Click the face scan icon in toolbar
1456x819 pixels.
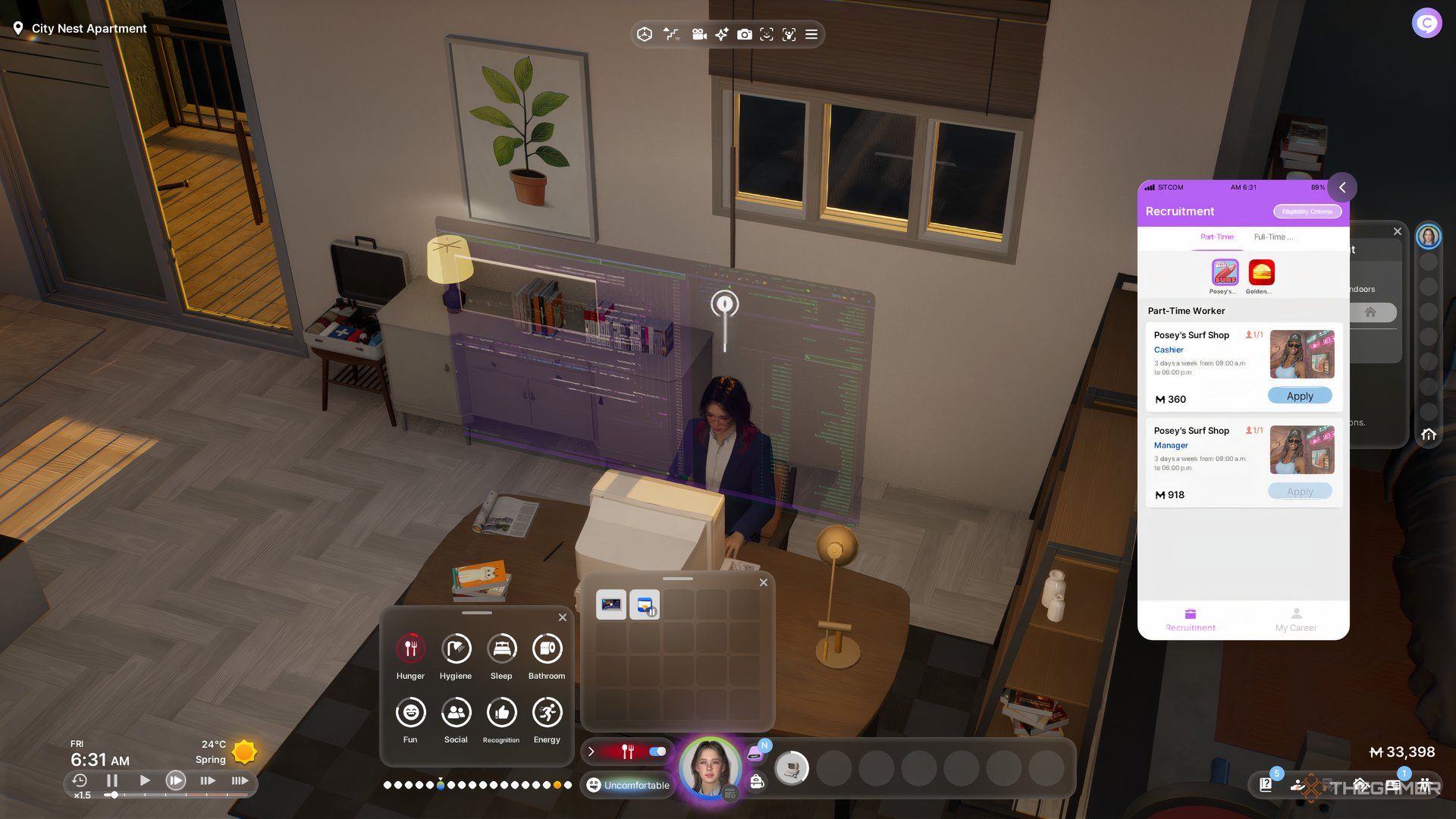[x=767, y=34]
